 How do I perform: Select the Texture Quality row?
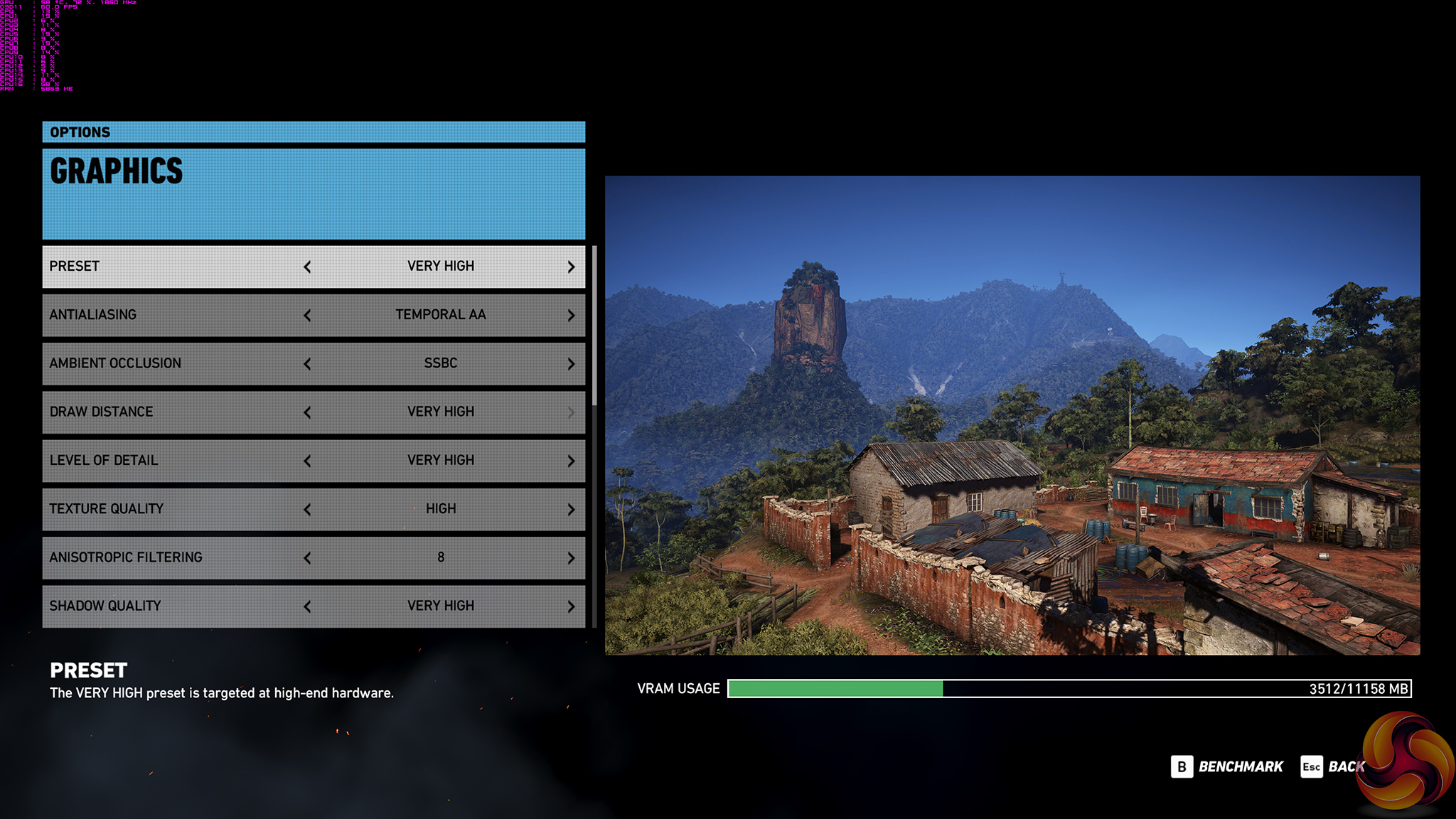(171, 509)
